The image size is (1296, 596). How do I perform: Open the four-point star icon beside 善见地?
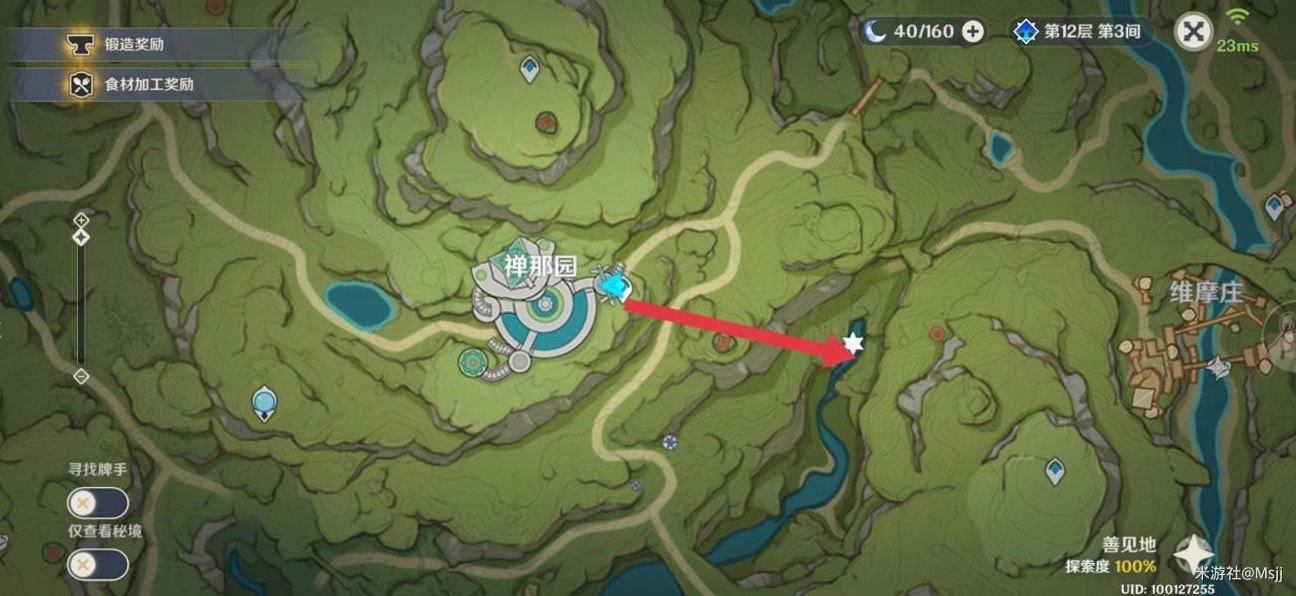click(x=1193, y=553)
